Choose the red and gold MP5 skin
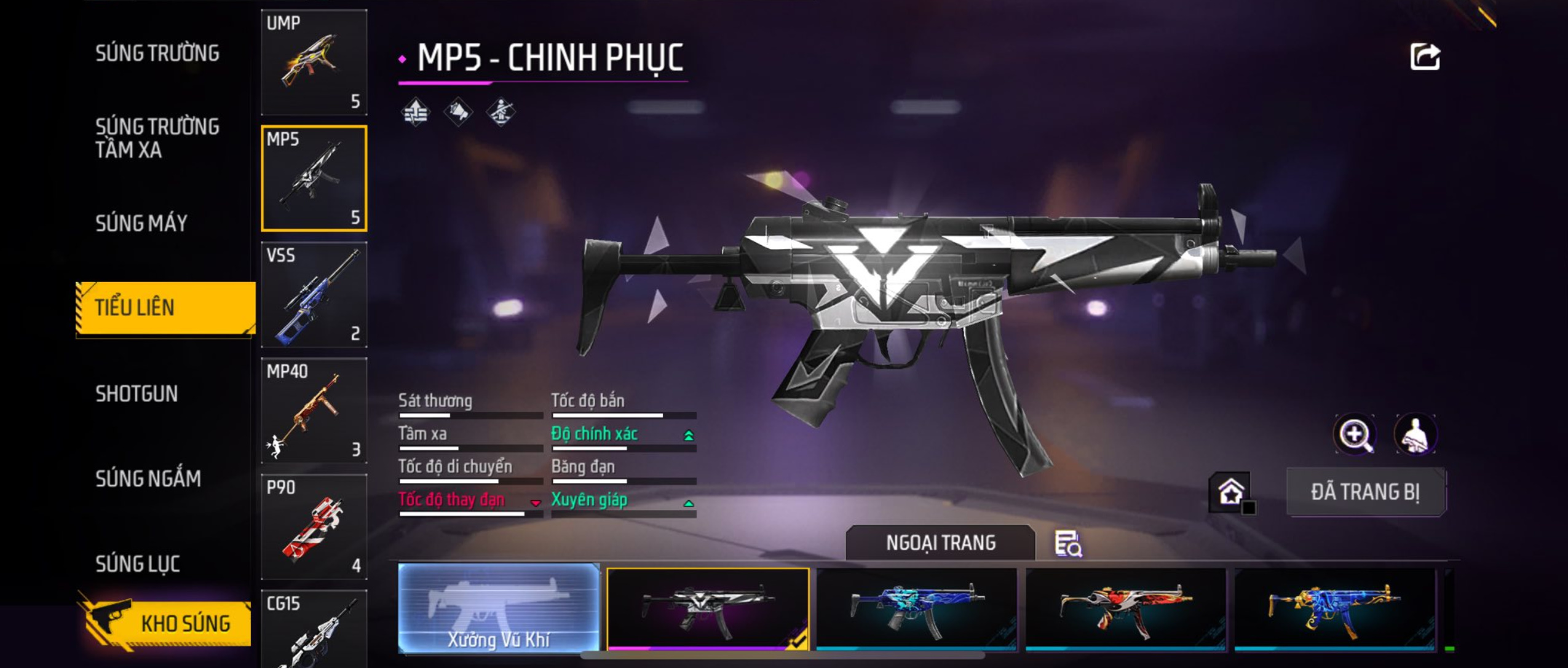The height and width of the screenshot is (668, 1568). (x=1125, y=608)
